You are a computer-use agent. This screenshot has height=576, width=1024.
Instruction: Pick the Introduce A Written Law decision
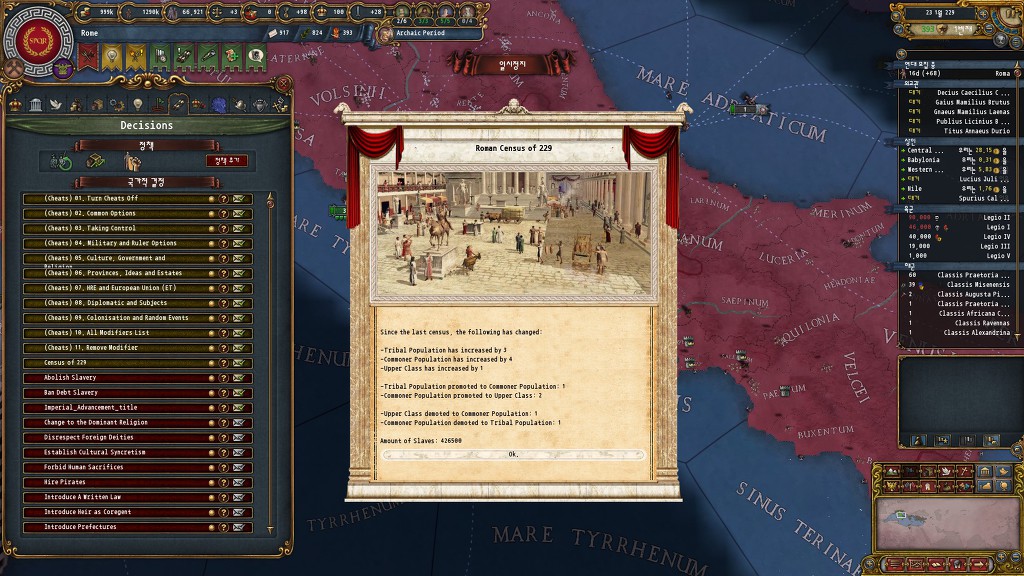tap(115, 498)
